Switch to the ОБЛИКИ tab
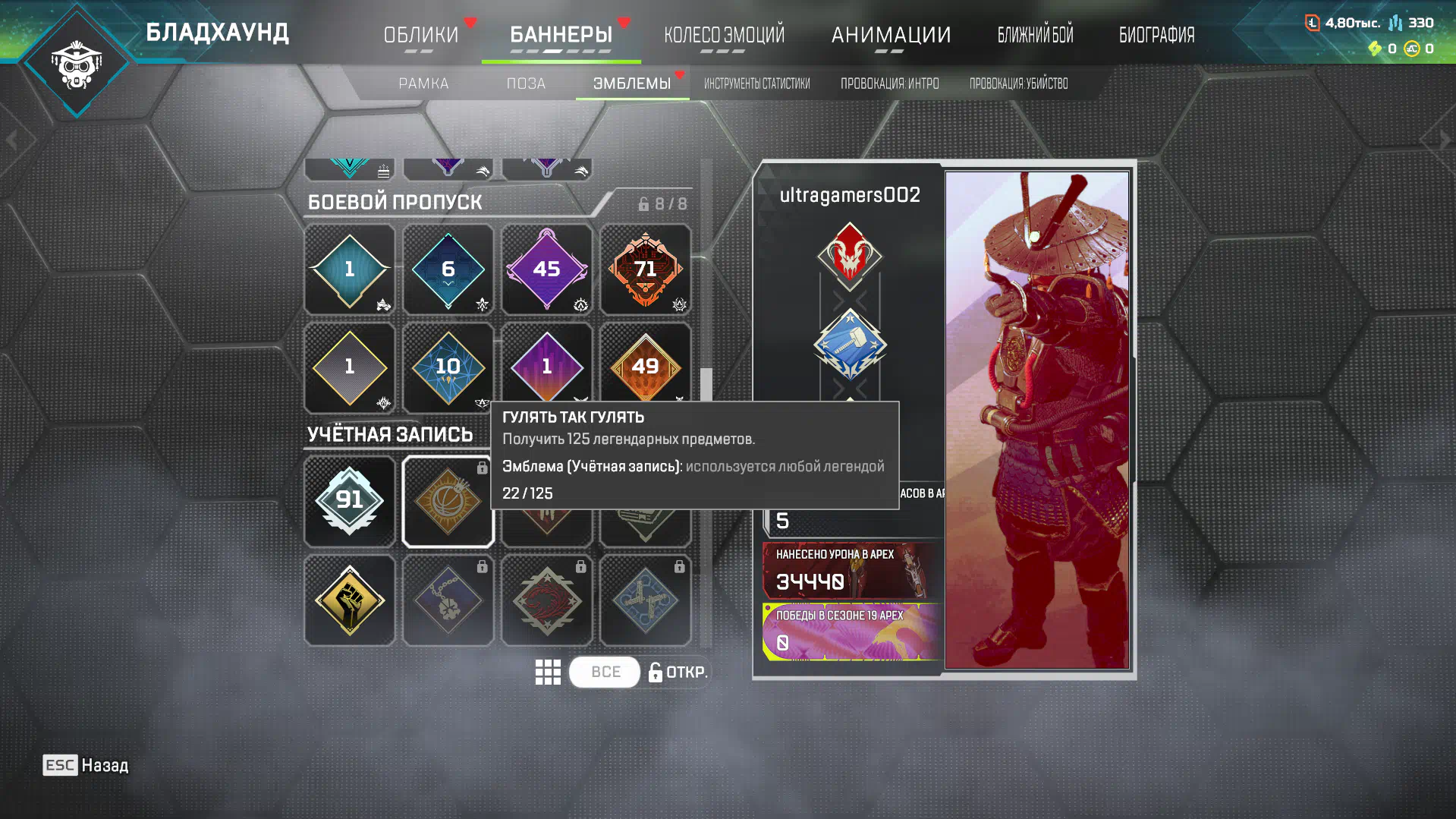 pos(421,35)
